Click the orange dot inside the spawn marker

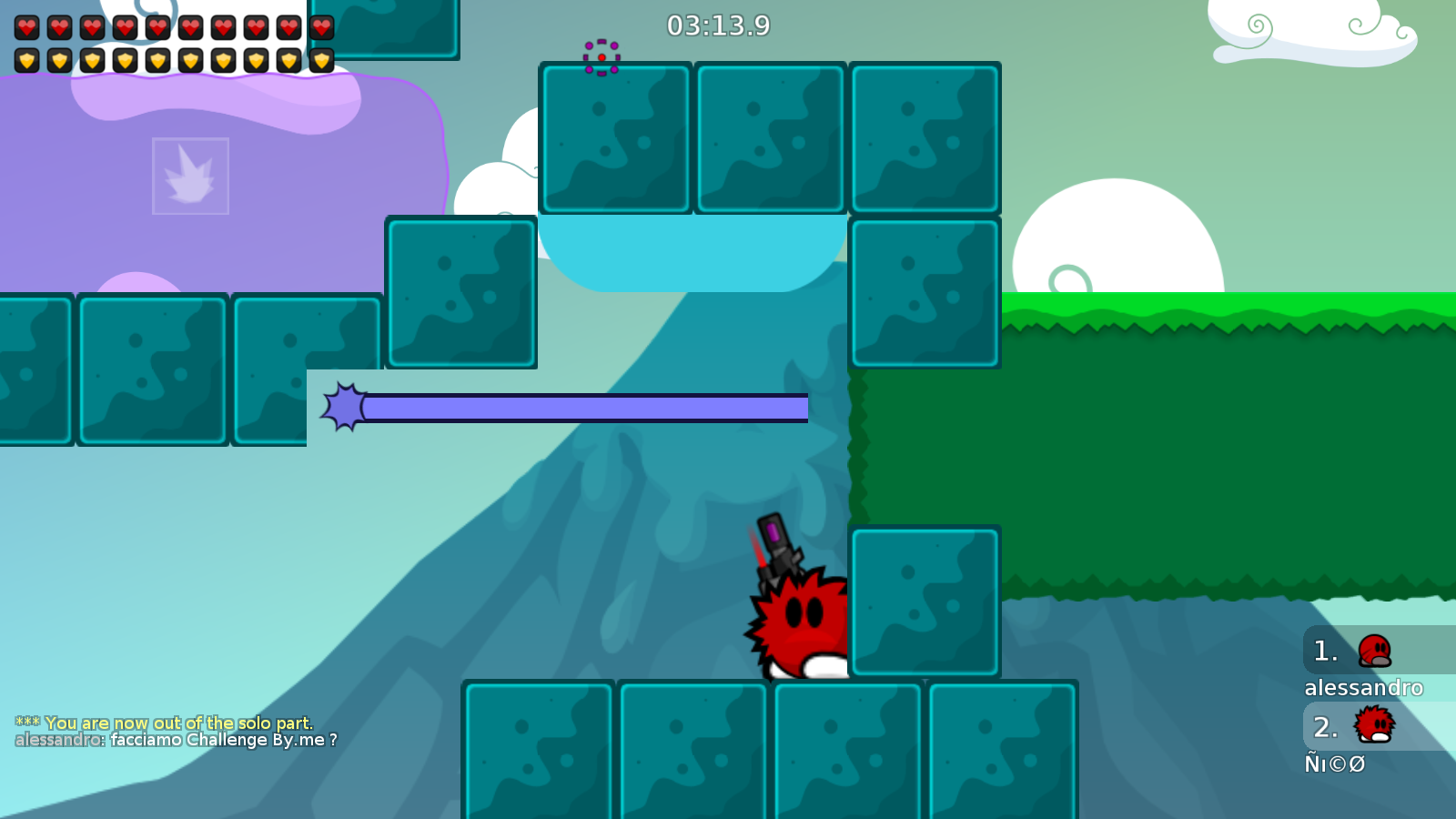click(x=601, y=56)
